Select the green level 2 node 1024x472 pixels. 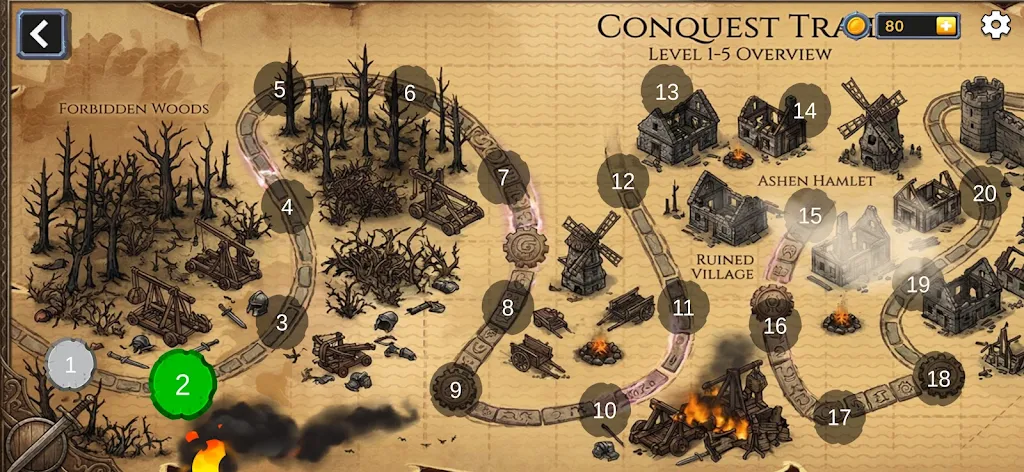(x=183, y=385)
